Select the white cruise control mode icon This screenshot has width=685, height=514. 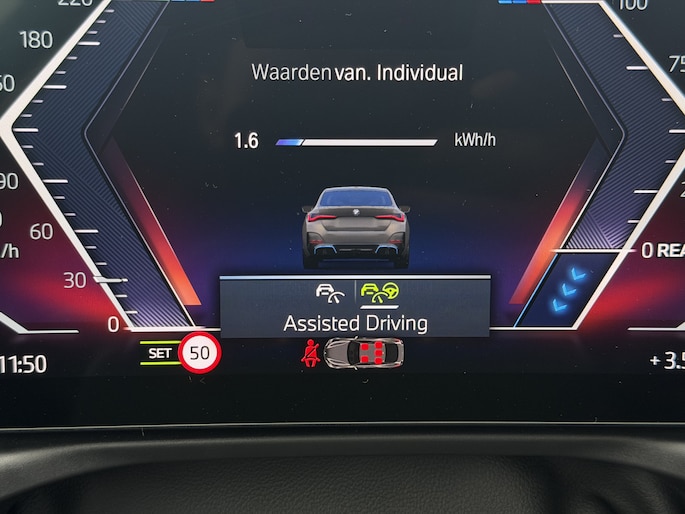coord(330,293)
